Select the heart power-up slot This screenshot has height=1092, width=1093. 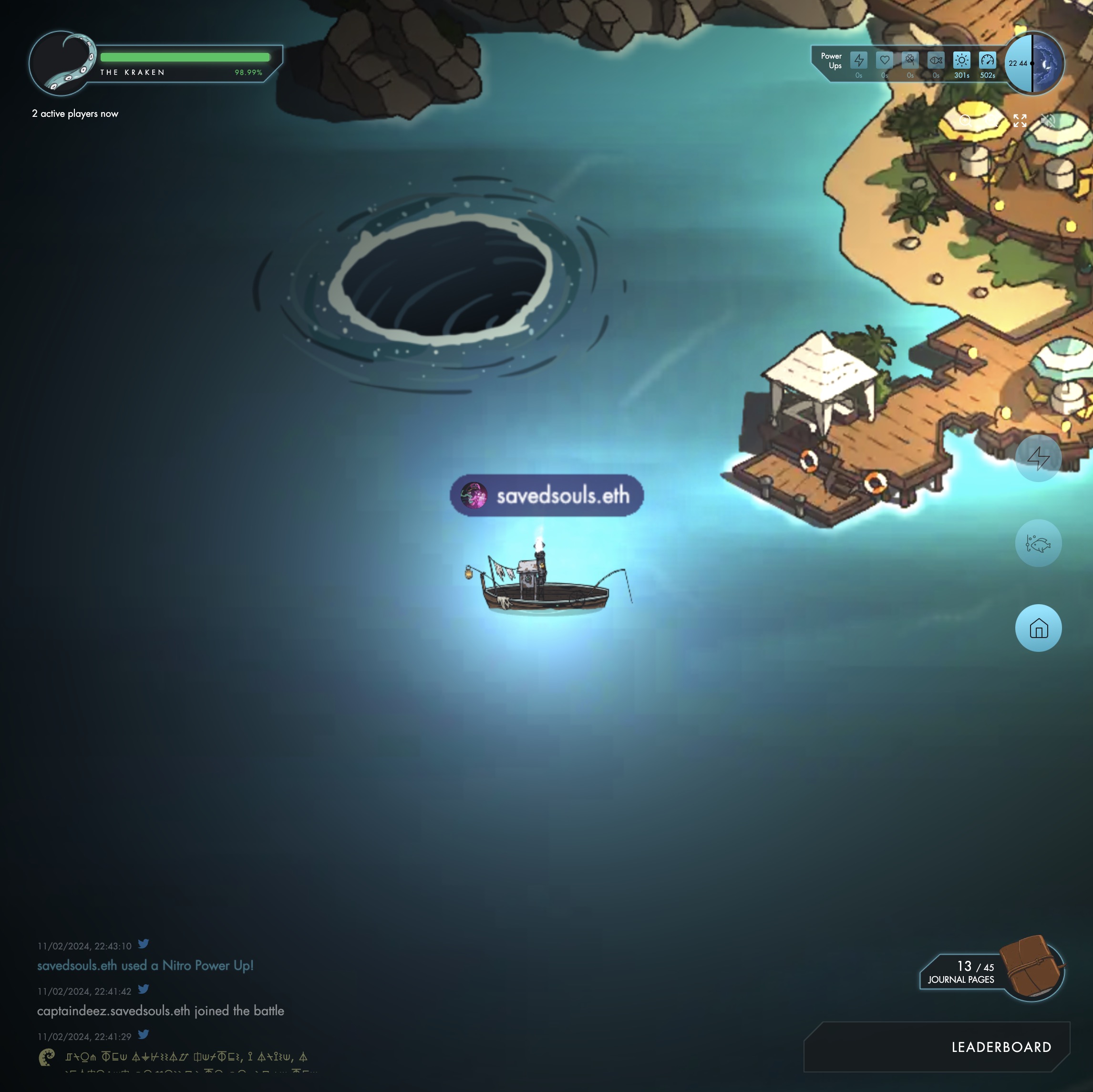pos(884,61)
